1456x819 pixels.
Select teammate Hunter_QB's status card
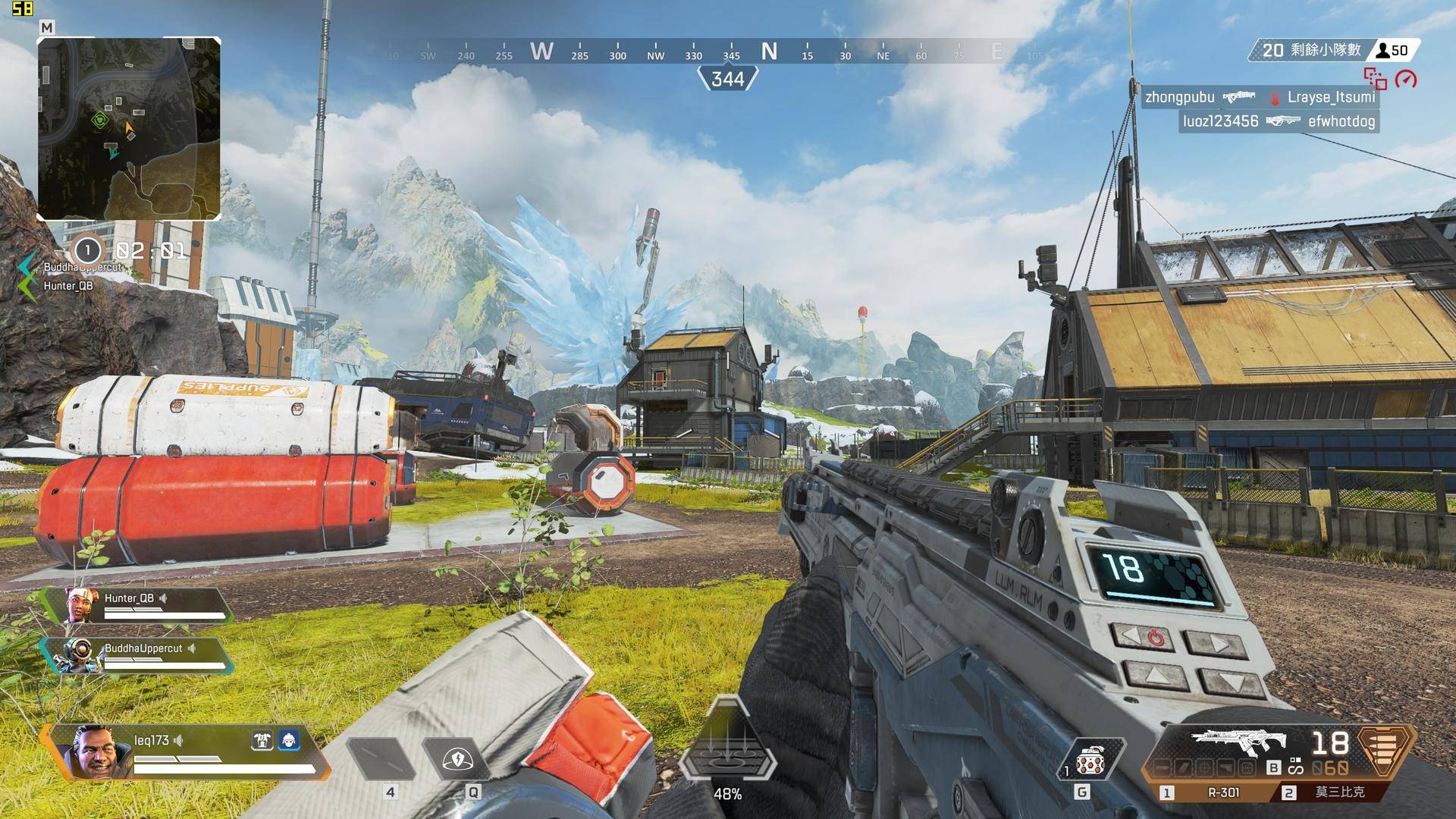click(136, 605)
